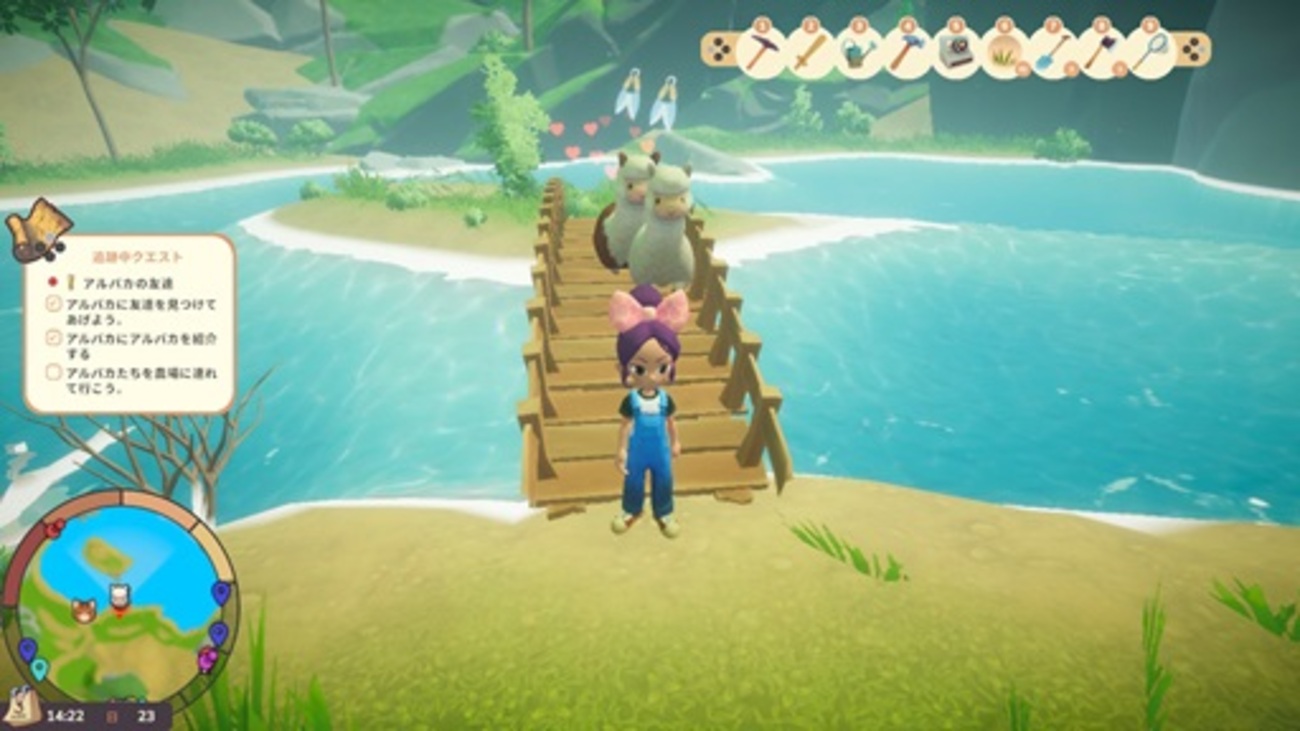Click the tracked quest アルパカの友達
This screenshot has width=1300, height=731.
118,282
